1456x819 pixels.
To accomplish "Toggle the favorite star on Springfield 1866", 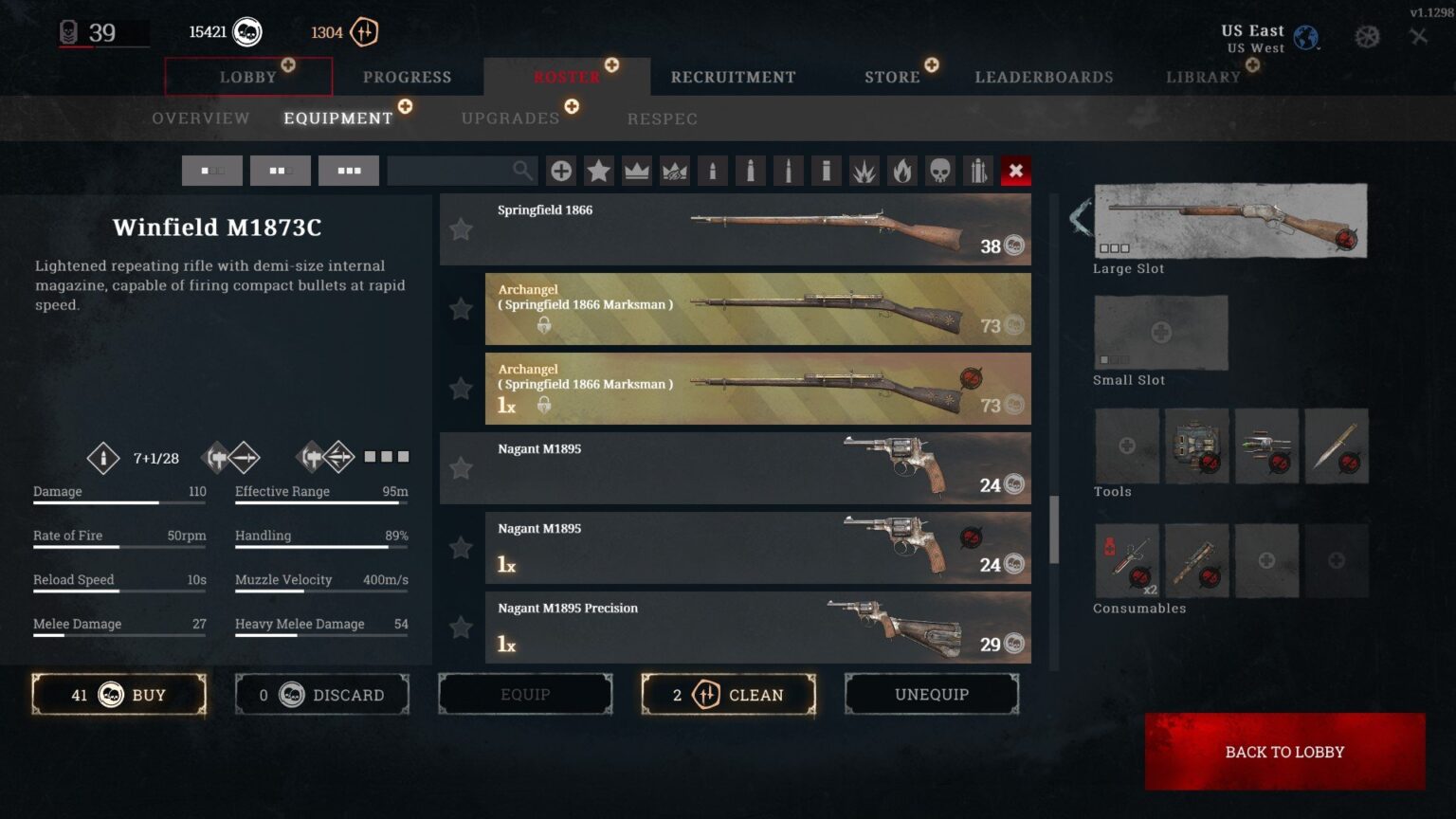I will [x=461, y=229].
